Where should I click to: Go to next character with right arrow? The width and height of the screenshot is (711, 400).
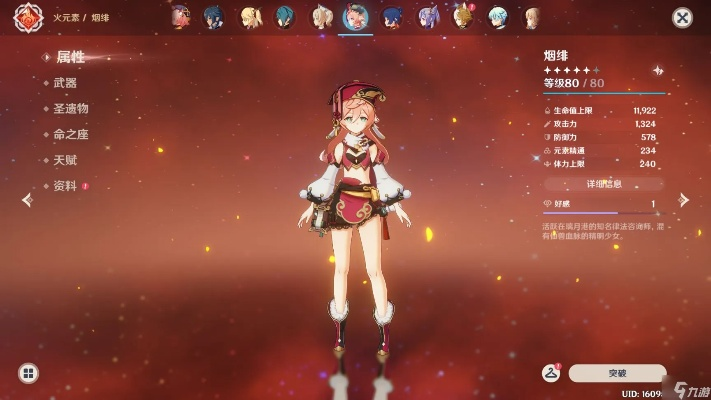pyautogui.click(x=684, y=200)
